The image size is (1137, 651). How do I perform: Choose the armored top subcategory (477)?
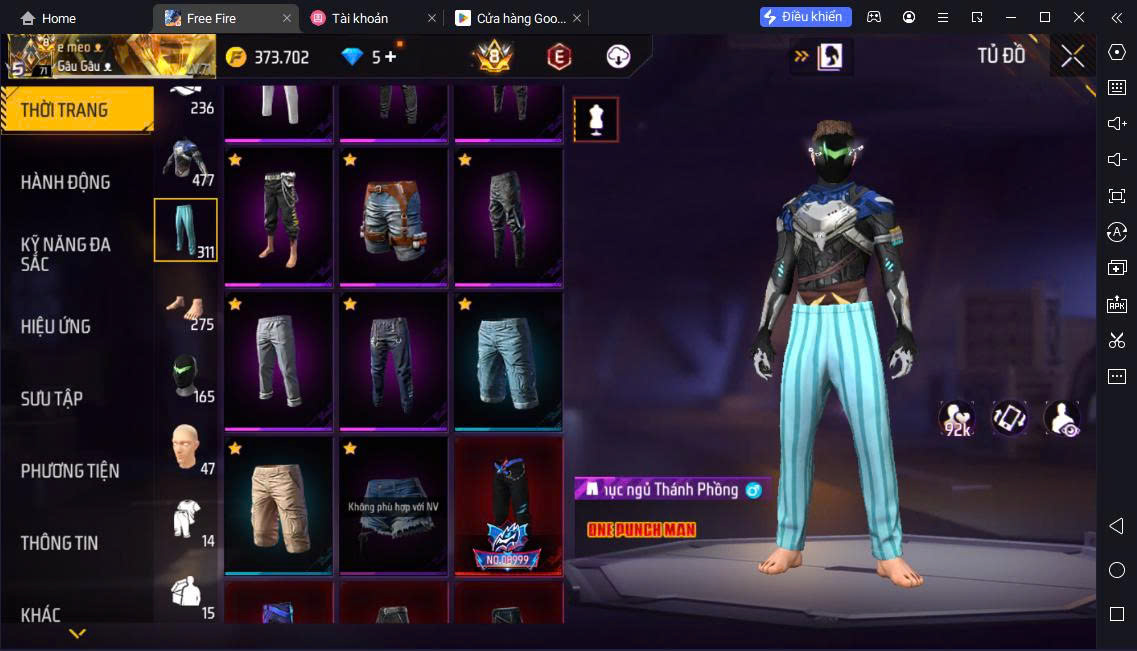[185, 161]
